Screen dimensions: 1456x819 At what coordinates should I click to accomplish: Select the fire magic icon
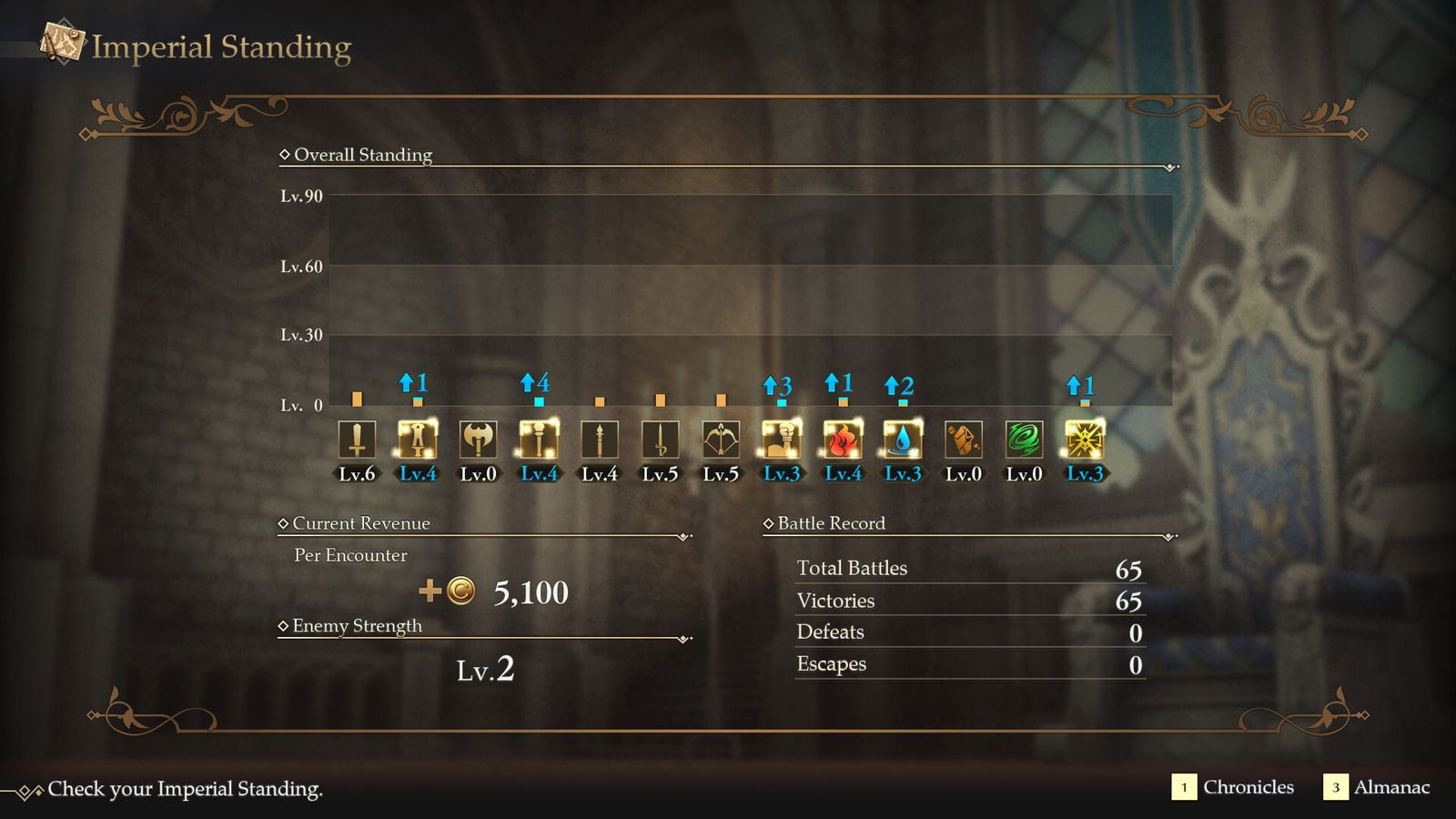click(x=843, y=440)
